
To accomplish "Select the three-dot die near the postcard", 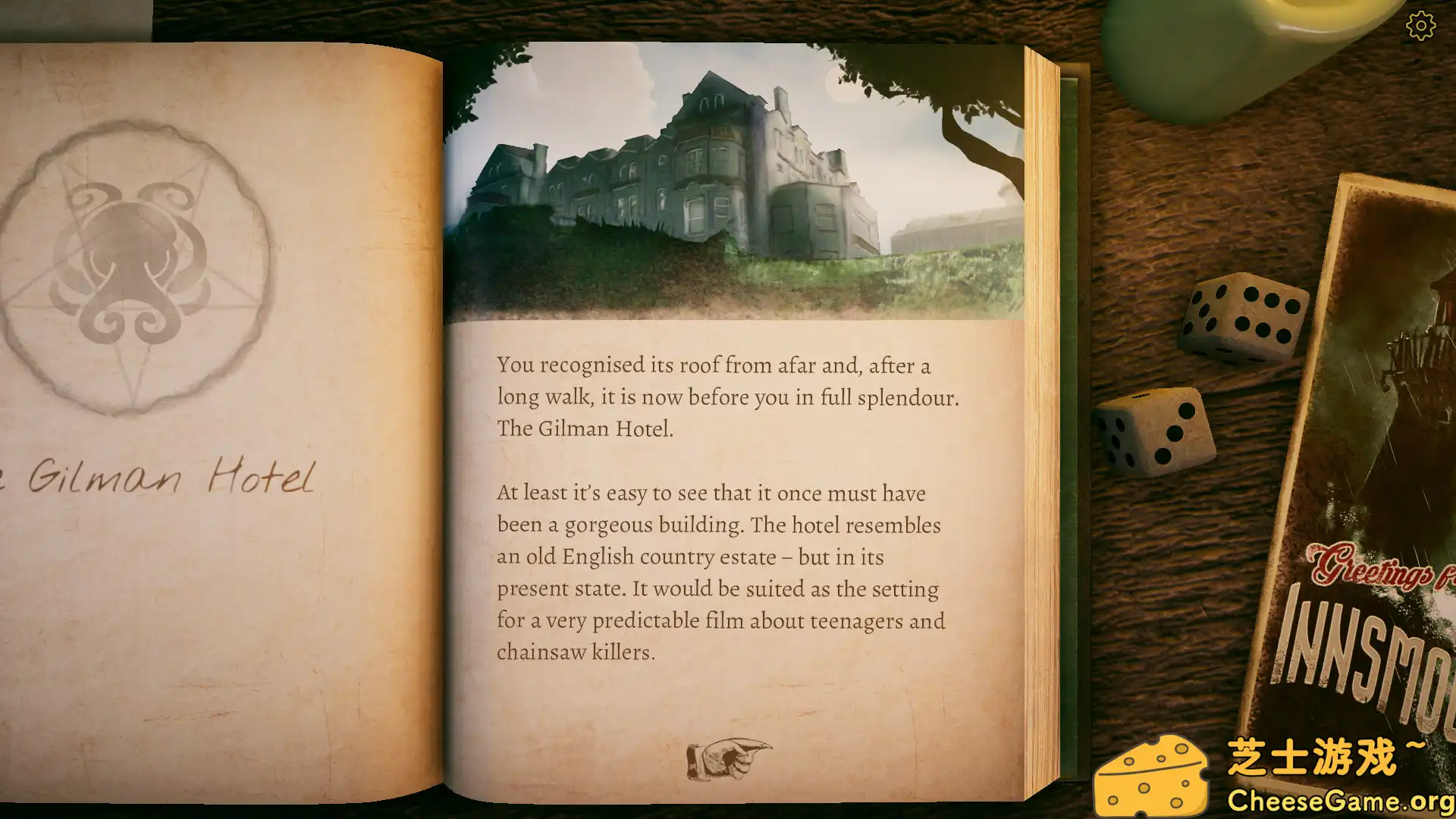I will click(1156, 432).
